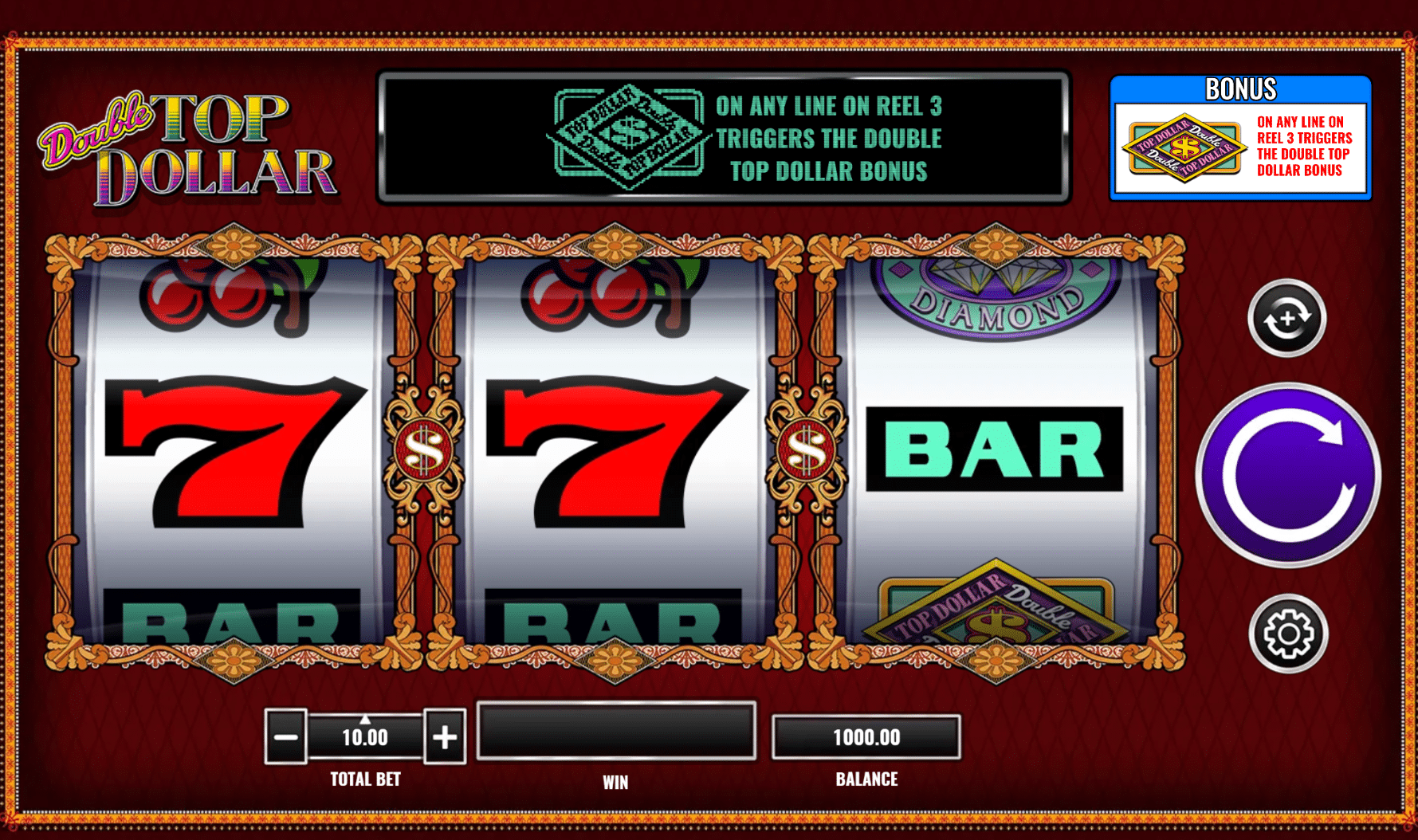
Task: Click the bet amount showing 10.00
Action: tap(365, 736)
